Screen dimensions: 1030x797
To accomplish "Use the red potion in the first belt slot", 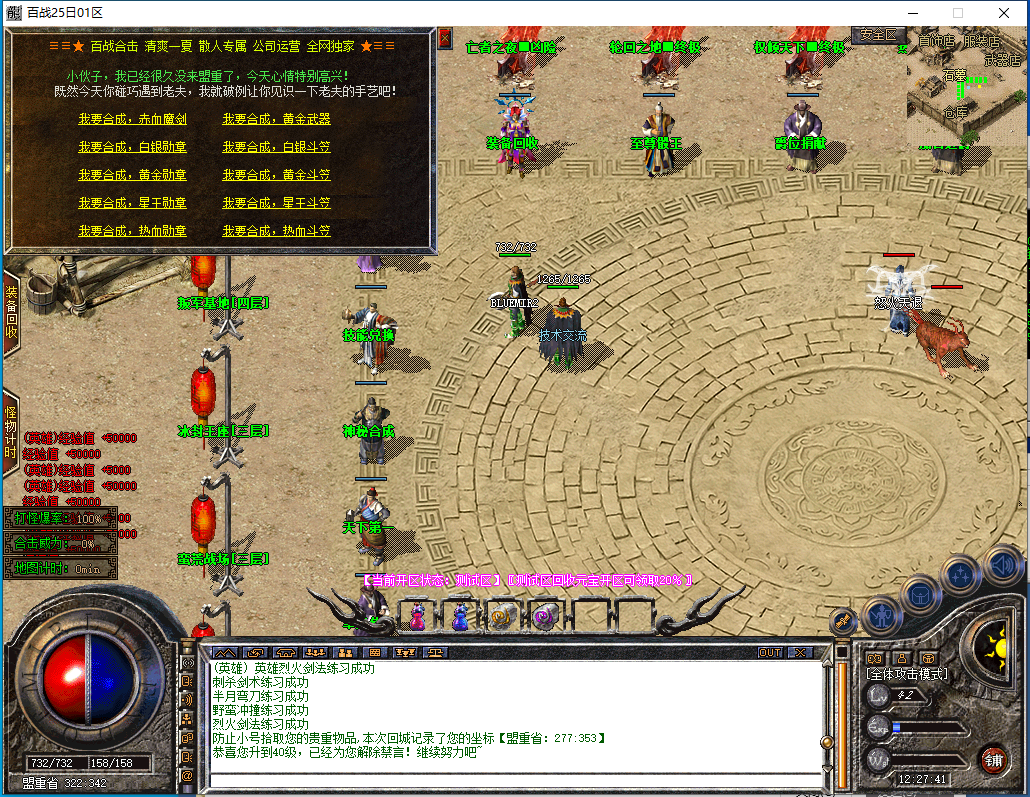I will click(417, 616).
